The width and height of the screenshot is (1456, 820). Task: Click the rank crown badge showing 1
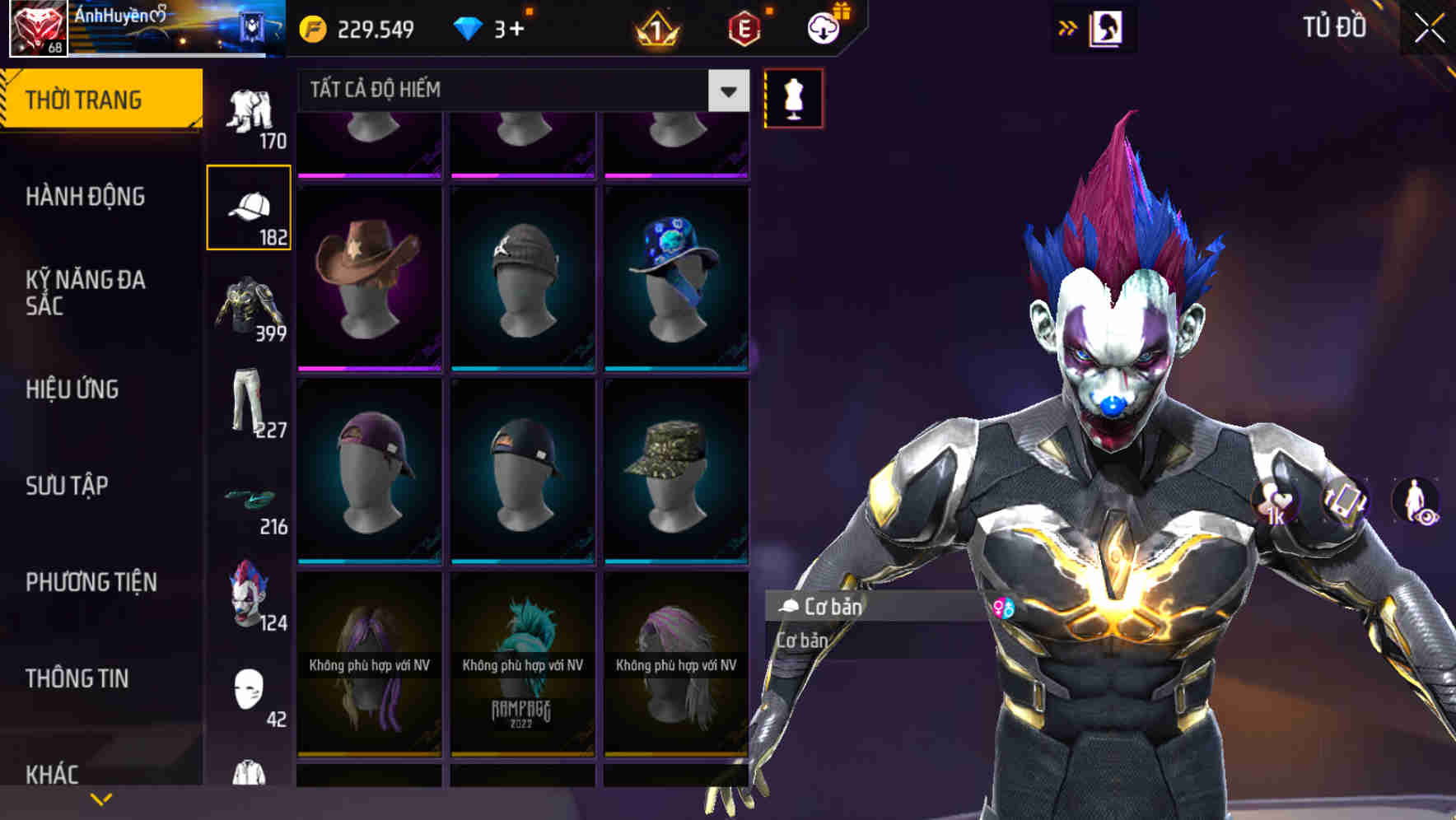[656, 27]
